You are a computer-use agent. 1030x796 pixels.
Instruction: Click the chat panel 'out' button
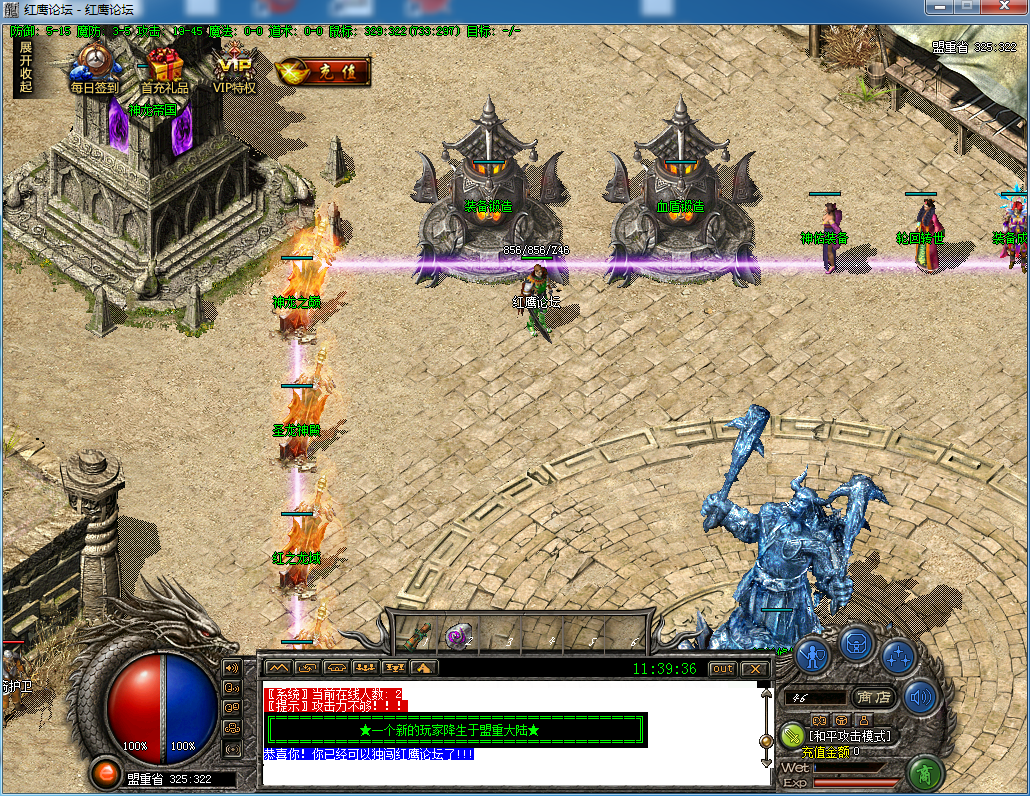722,668
